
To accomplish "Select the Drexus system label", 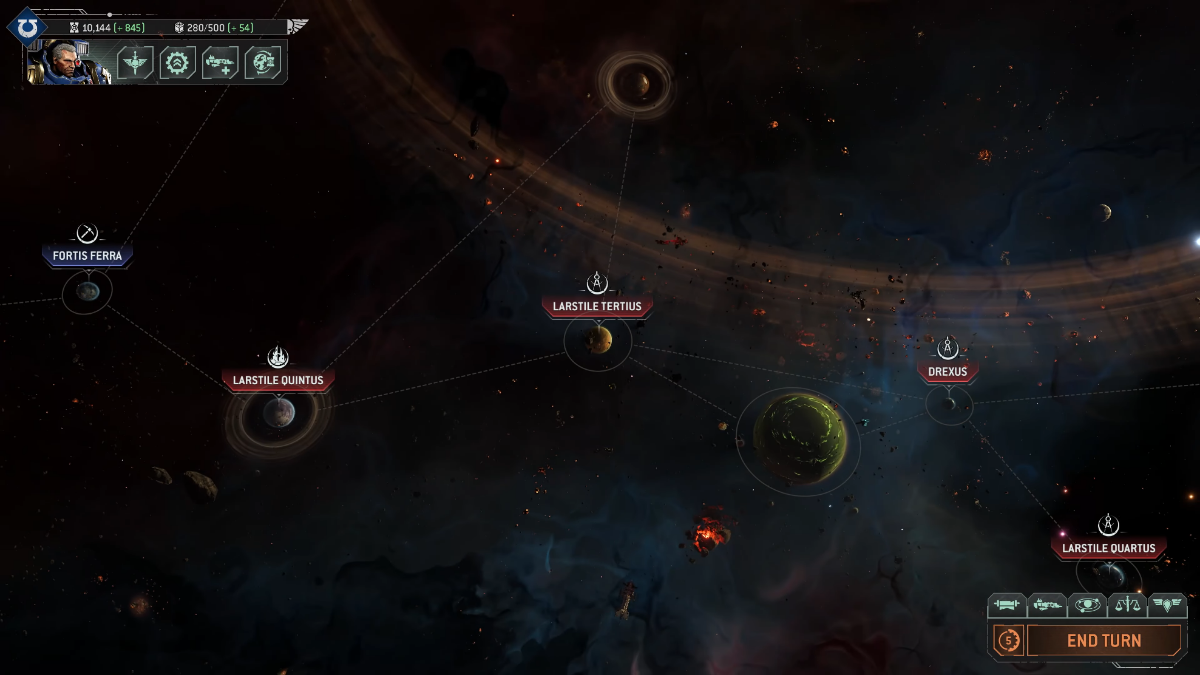I will coord(947,371).
